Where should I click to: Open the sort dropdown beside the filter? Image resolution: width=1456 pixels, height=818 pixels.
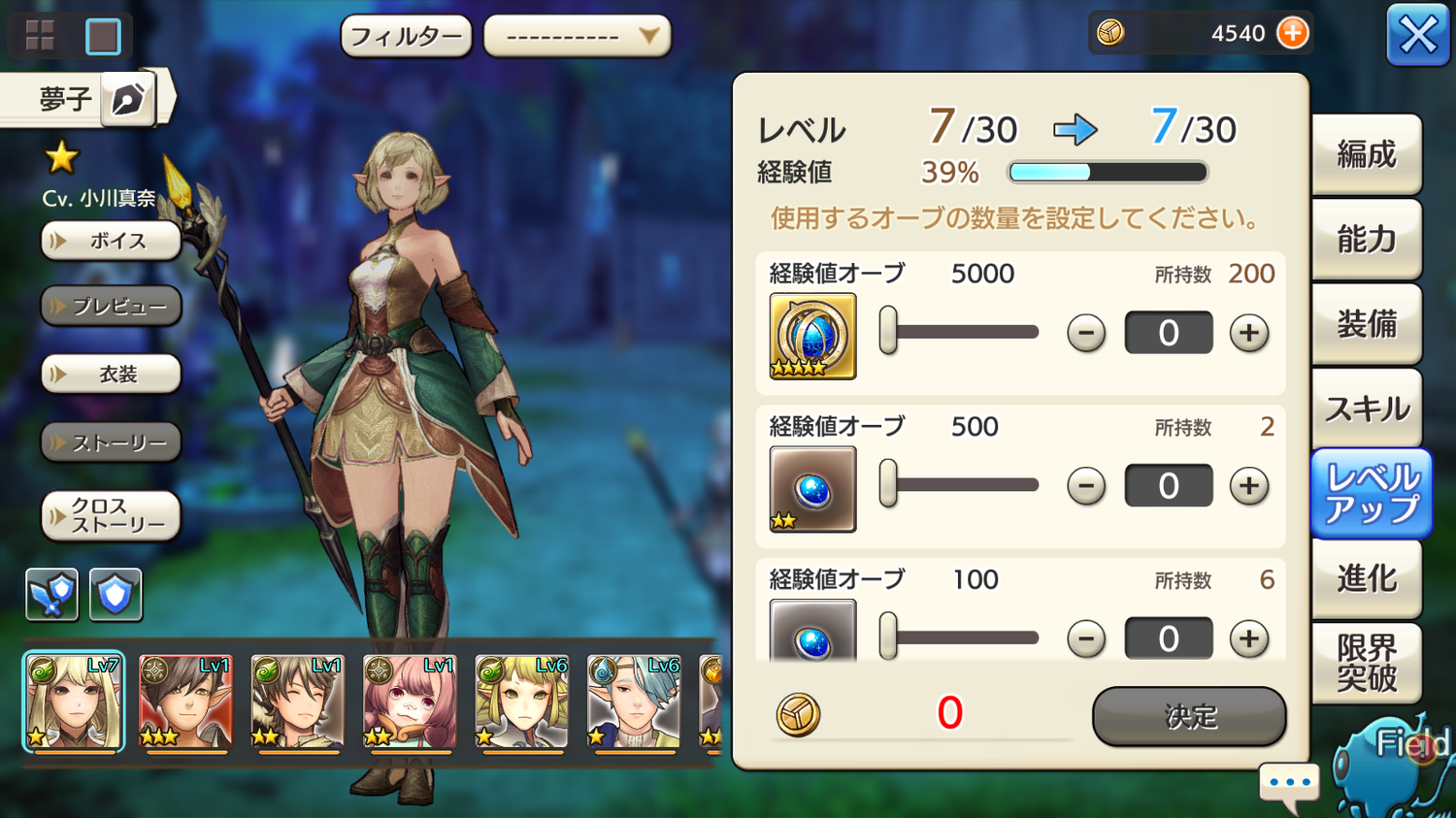click(577, 37)
